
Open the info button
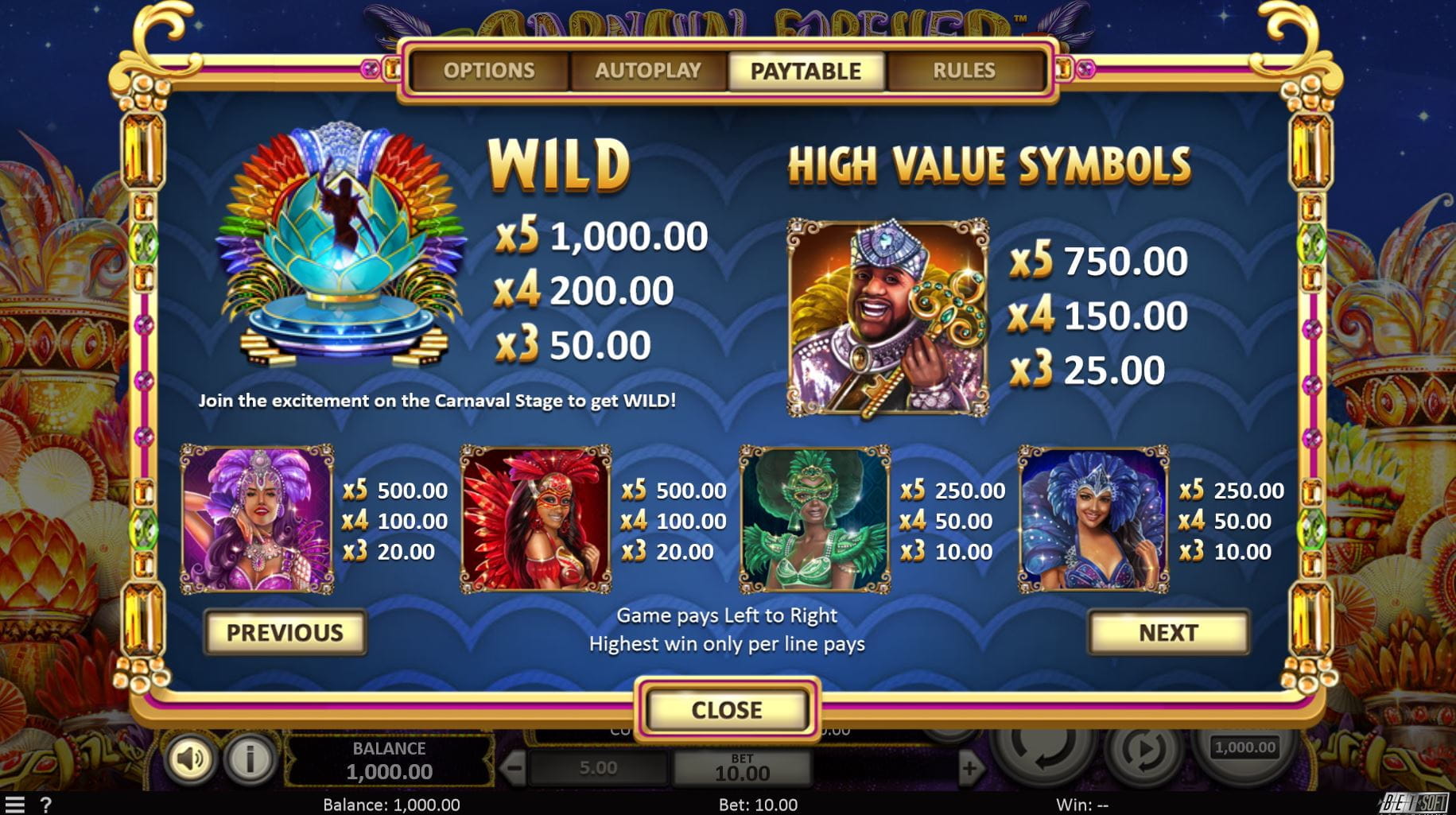(249, 759)
